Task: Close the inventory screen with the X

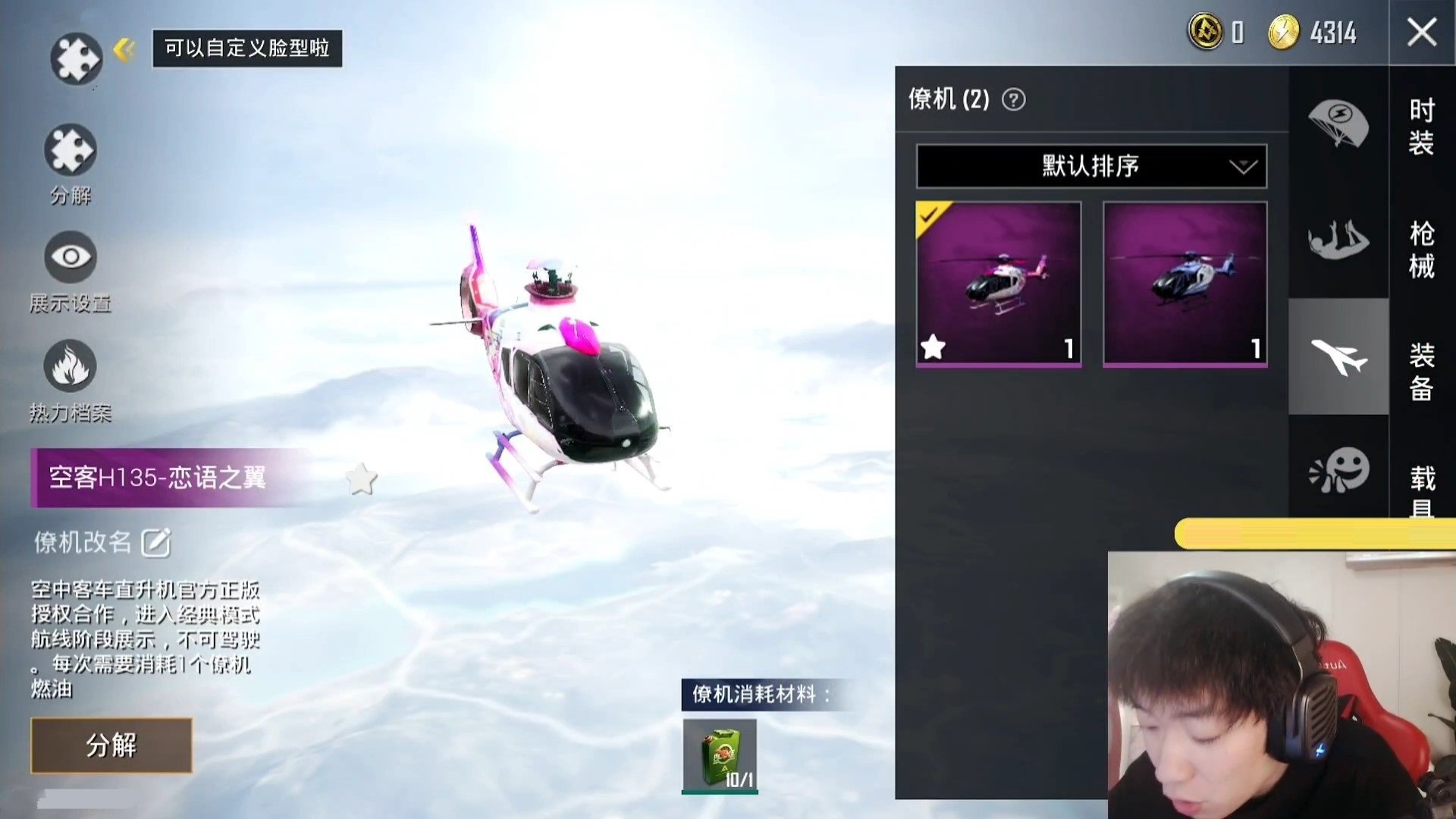Action: tap(1421, 33)
